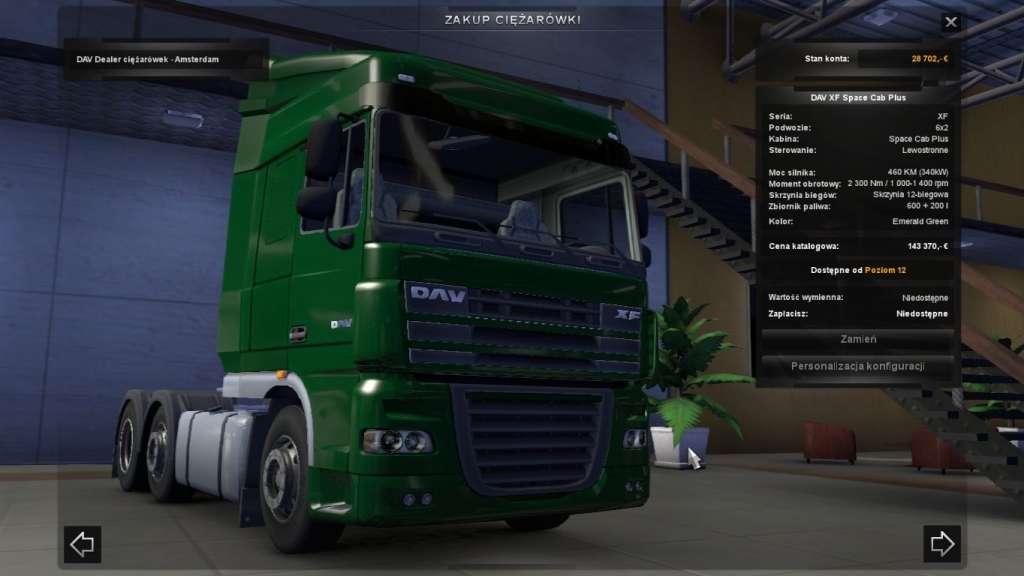The image size is (1024, 576).
Task: Show the next truck with right arrow
Action: 941,544
